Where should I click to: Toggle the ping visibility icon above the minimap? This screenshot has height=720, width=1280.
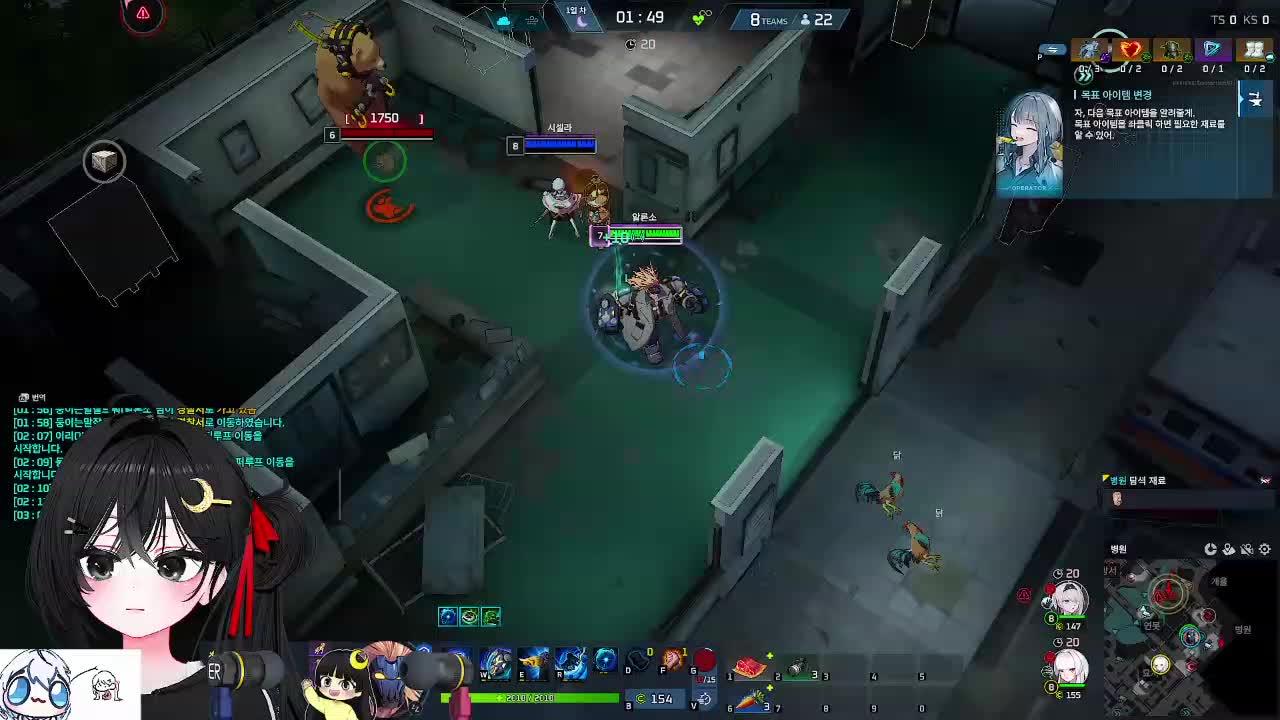(x=1246, y=549)
